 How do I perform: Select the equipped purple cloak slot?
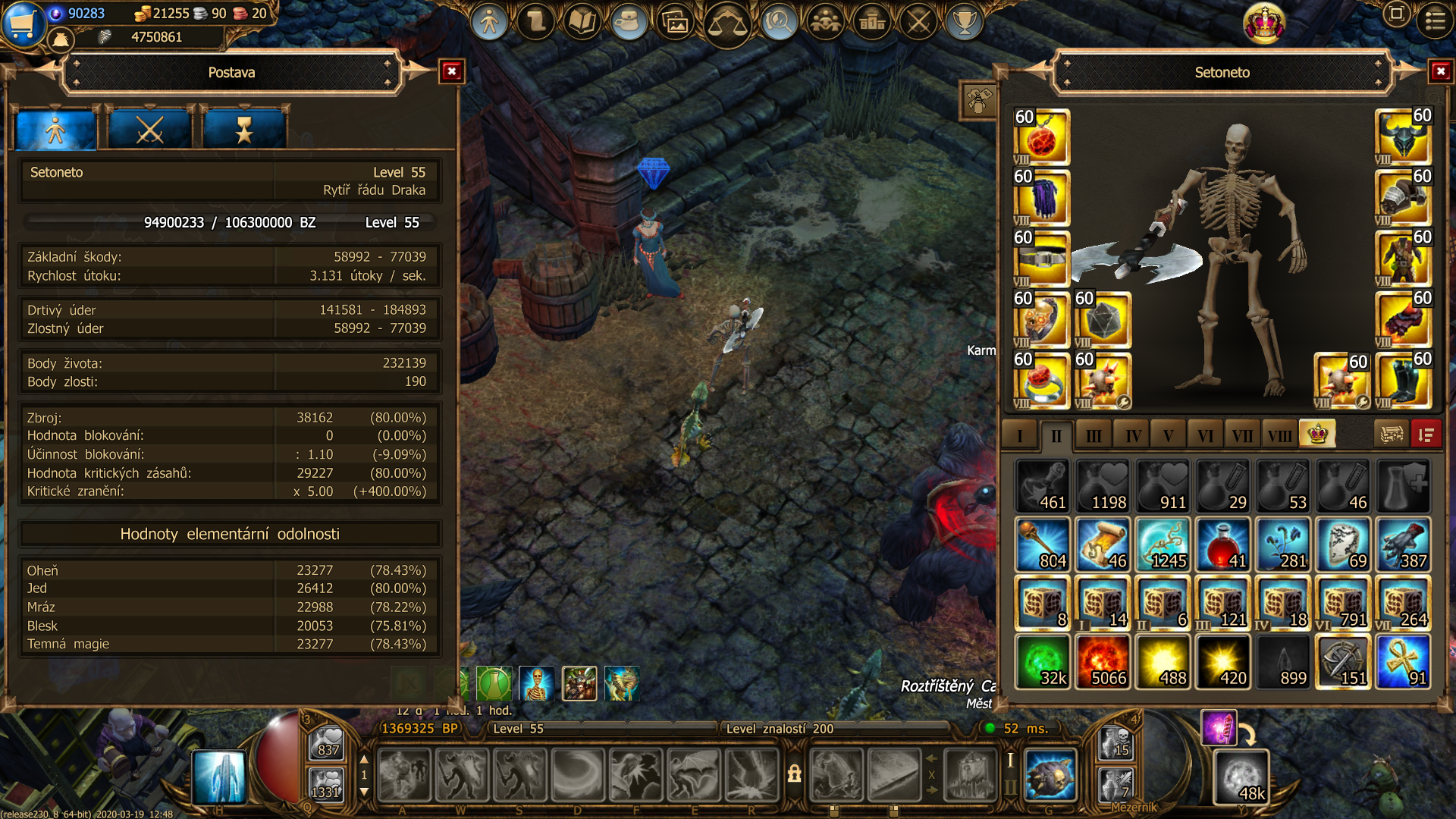1041,198
